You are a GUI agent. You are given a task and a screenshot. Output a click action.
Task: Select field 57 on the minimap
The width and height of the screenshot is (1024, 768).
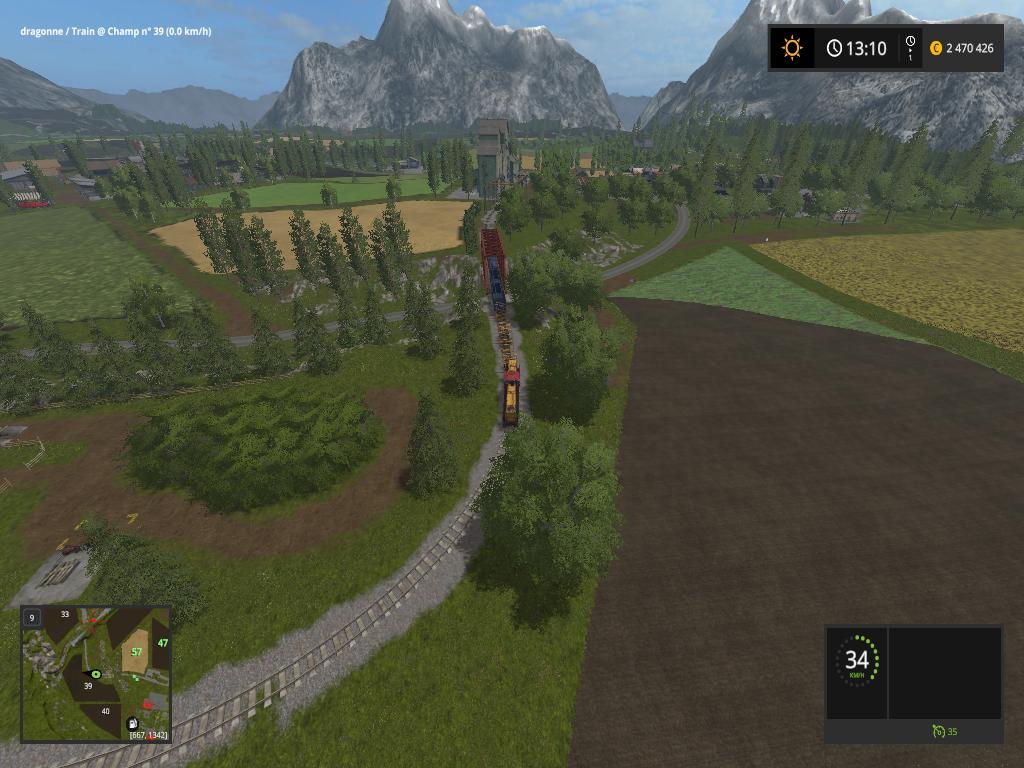pyautogui.click(x=137, y=652)
